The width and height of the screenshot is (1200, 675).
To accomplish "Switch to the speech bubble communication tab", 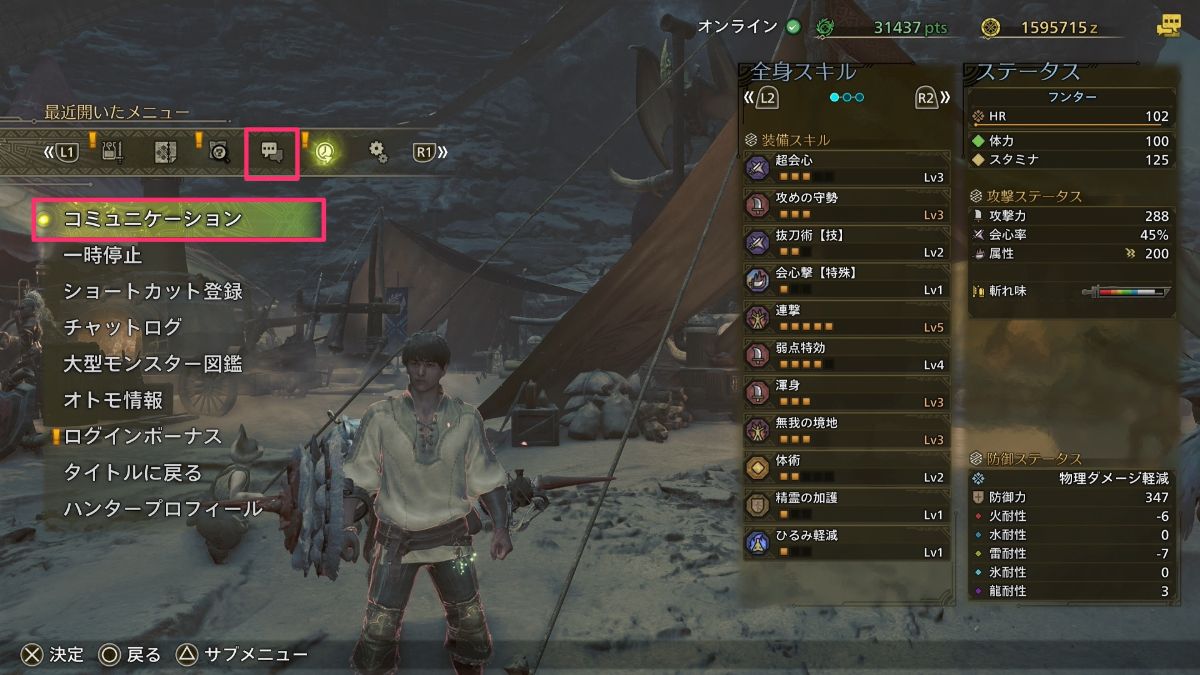I will (x=272, y=152).
